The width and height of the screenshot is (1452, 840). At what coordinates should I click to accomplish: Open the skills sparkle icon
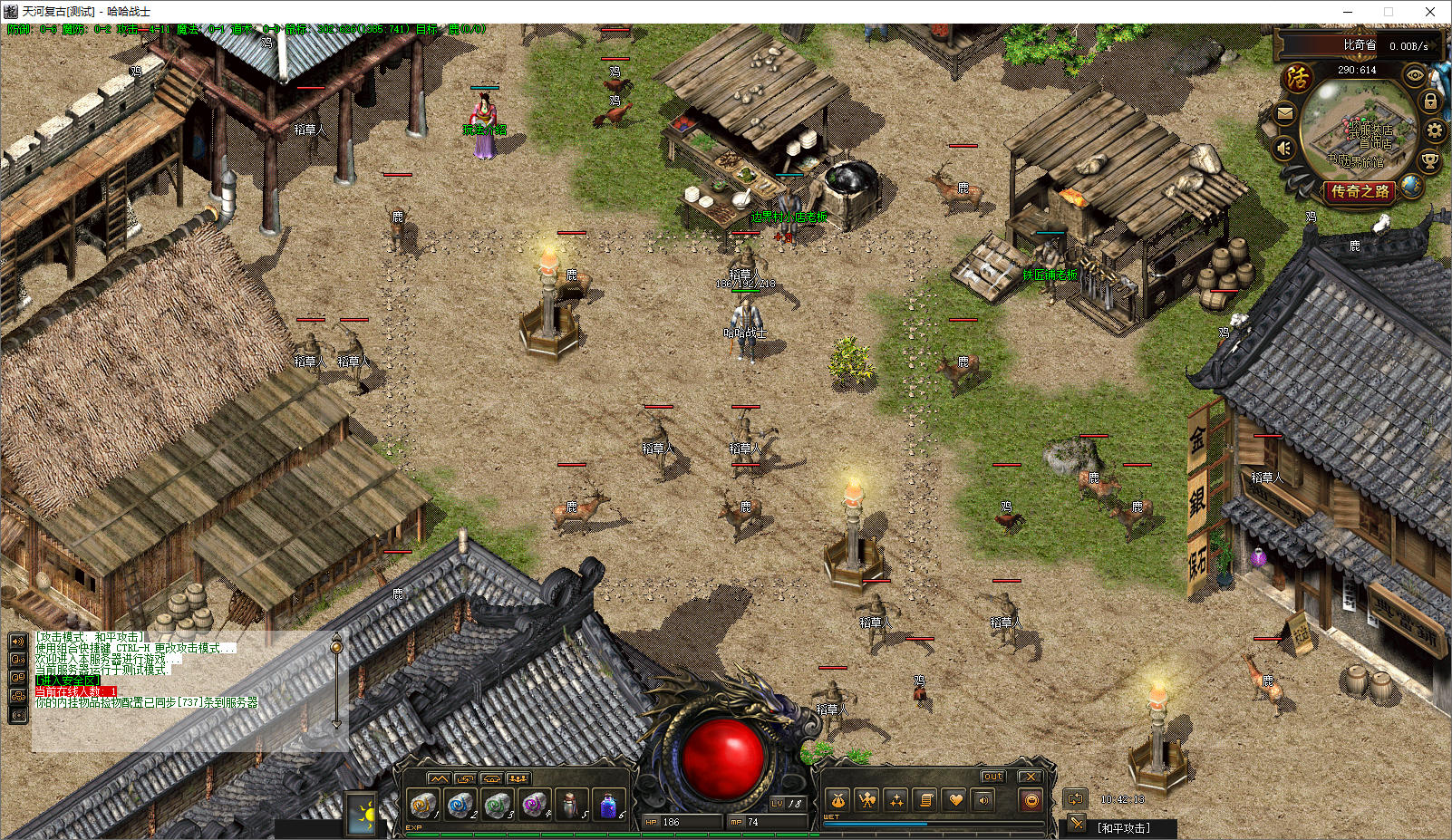pos(896,800)
